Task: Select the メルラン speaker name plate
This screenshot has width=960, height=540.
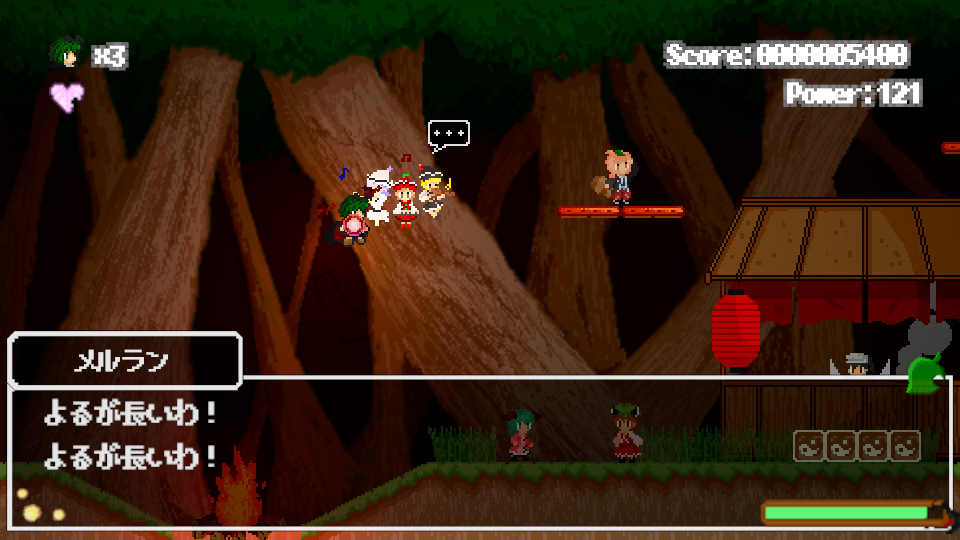Action: click(125, 360)
